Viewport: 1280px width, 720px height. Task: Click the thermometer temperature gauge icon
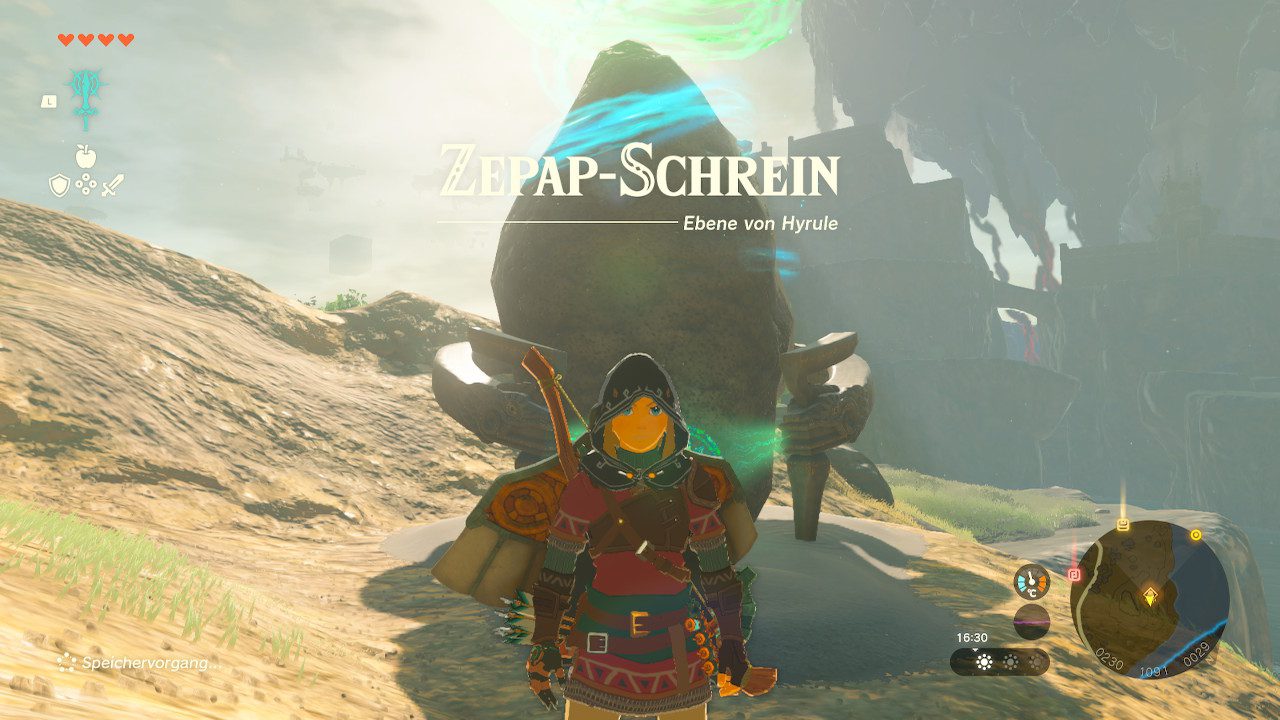pyautogui.click(x=1031, y=581)
